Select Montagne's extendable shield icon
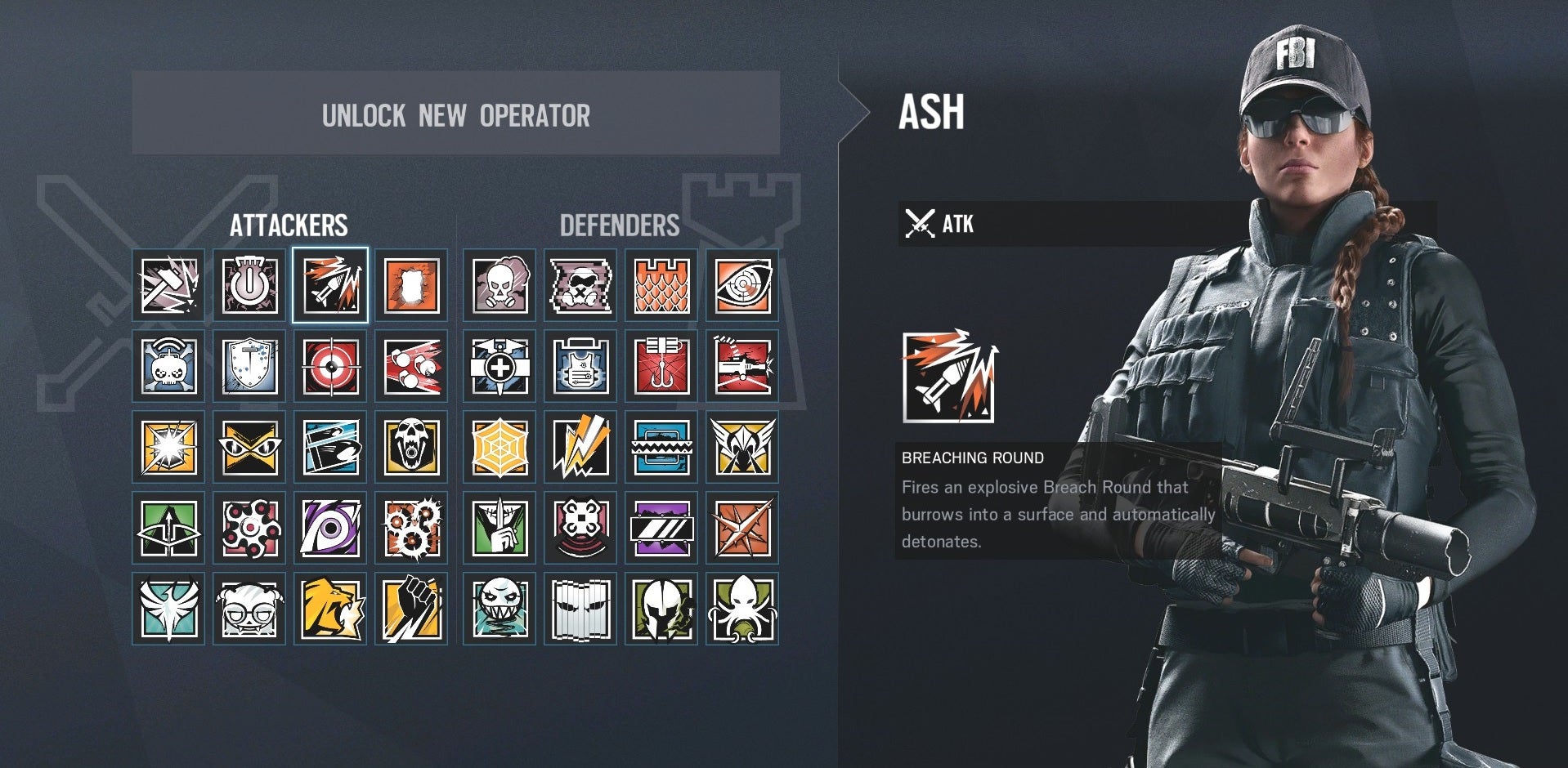Viewport: 1568px width, 768px height. (x=249, y=366)
